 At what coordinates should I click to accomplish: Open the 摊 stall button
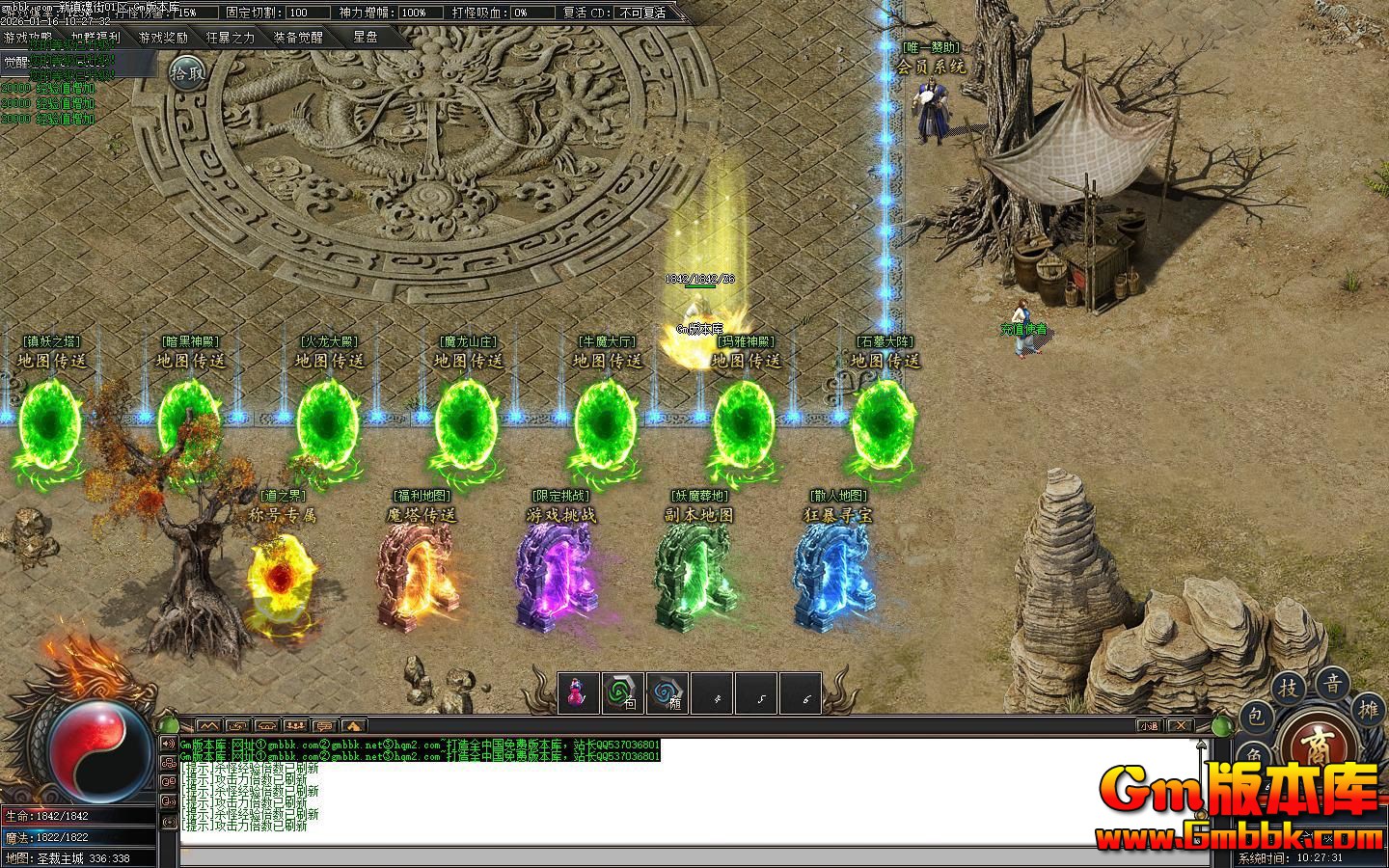(1370, 709)
